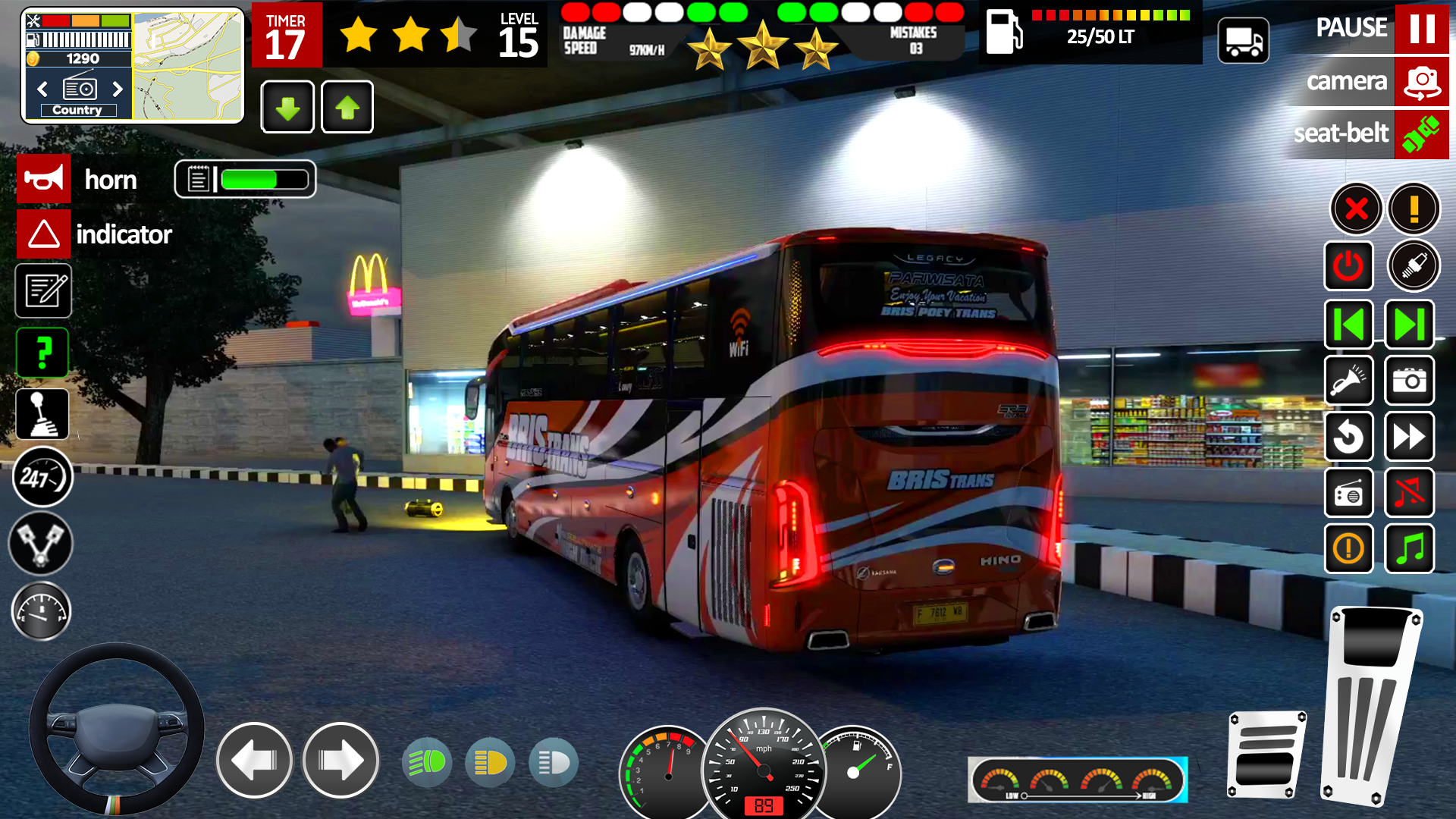Image resolution: width=1456 pixels, height=819 pixels.
Task: Click the spark plug ignition icon
Action: pos(1409,265)
